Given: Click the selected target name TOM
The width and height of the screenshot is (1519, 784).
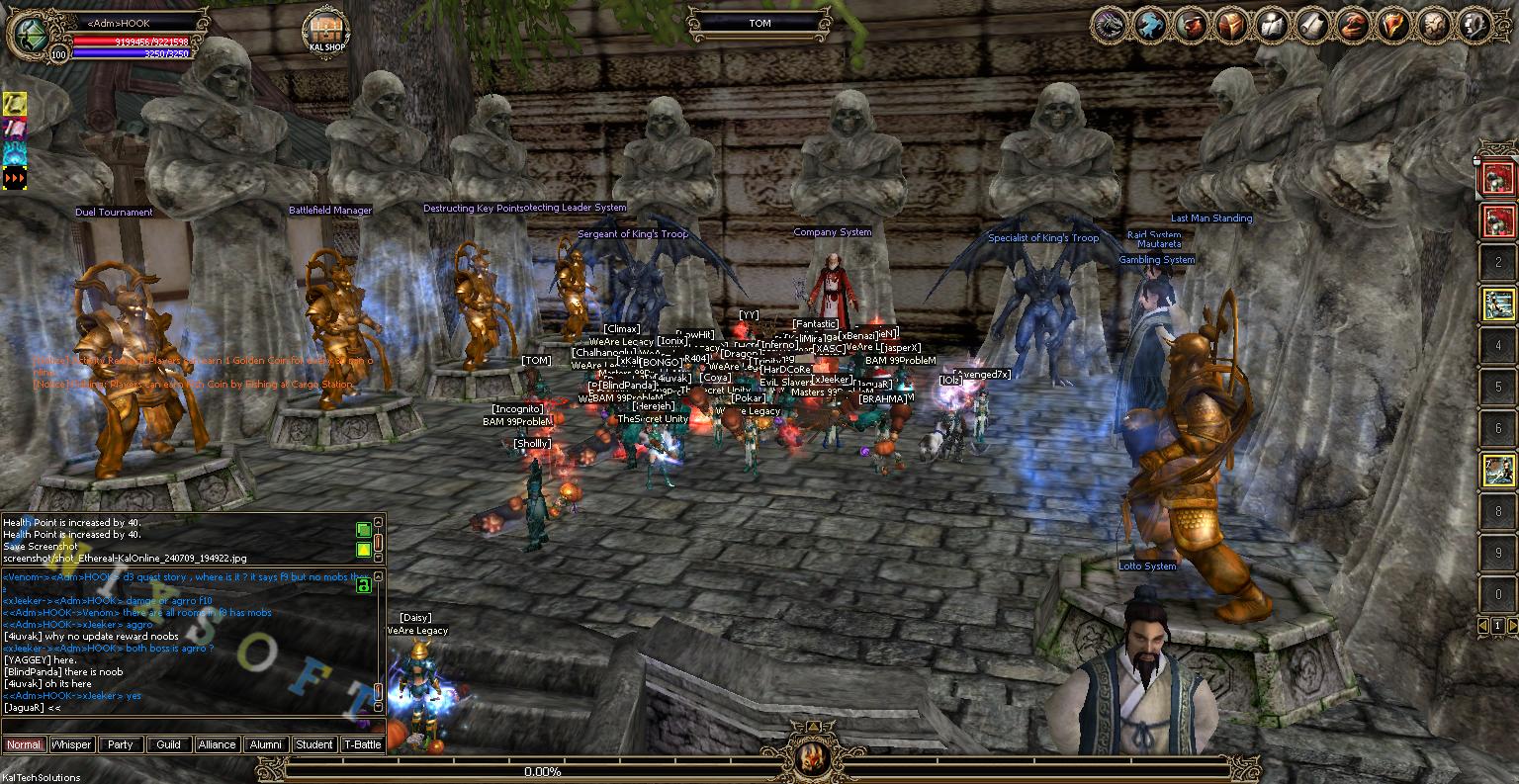Looking at the screenshot, I should click(759, 23).
